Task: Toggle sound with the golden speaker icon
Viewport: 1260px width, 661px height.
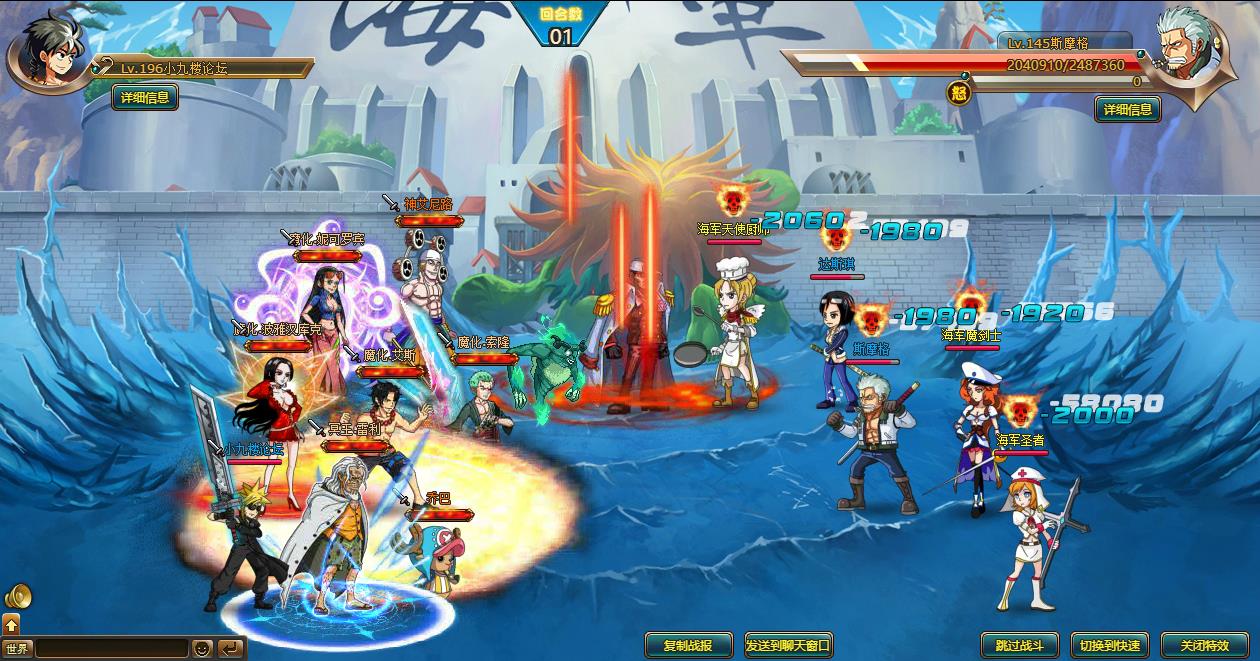Action: (17, 597)
